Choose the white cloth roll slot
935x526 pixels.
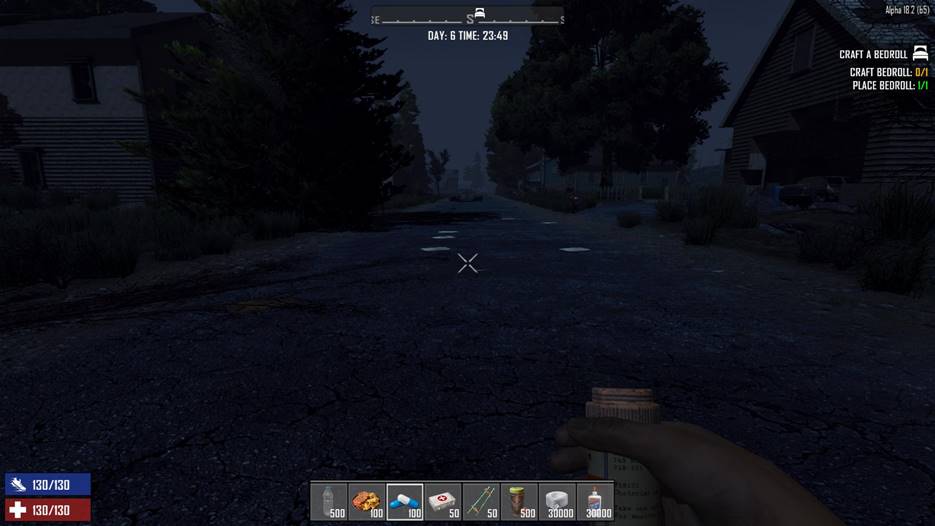pos(557,501)
